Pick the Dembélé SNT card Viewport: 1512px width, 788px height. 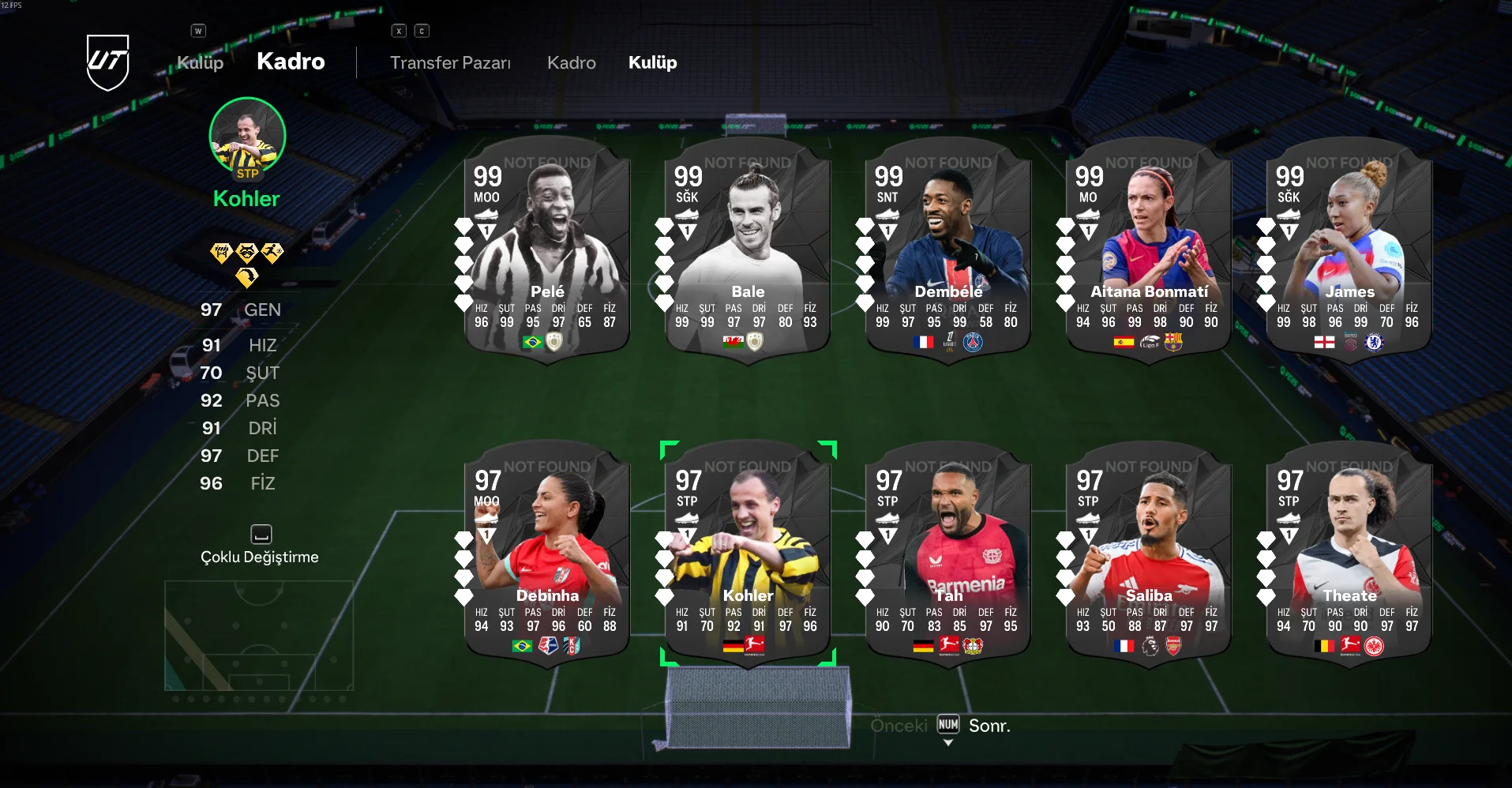[948, 249]
